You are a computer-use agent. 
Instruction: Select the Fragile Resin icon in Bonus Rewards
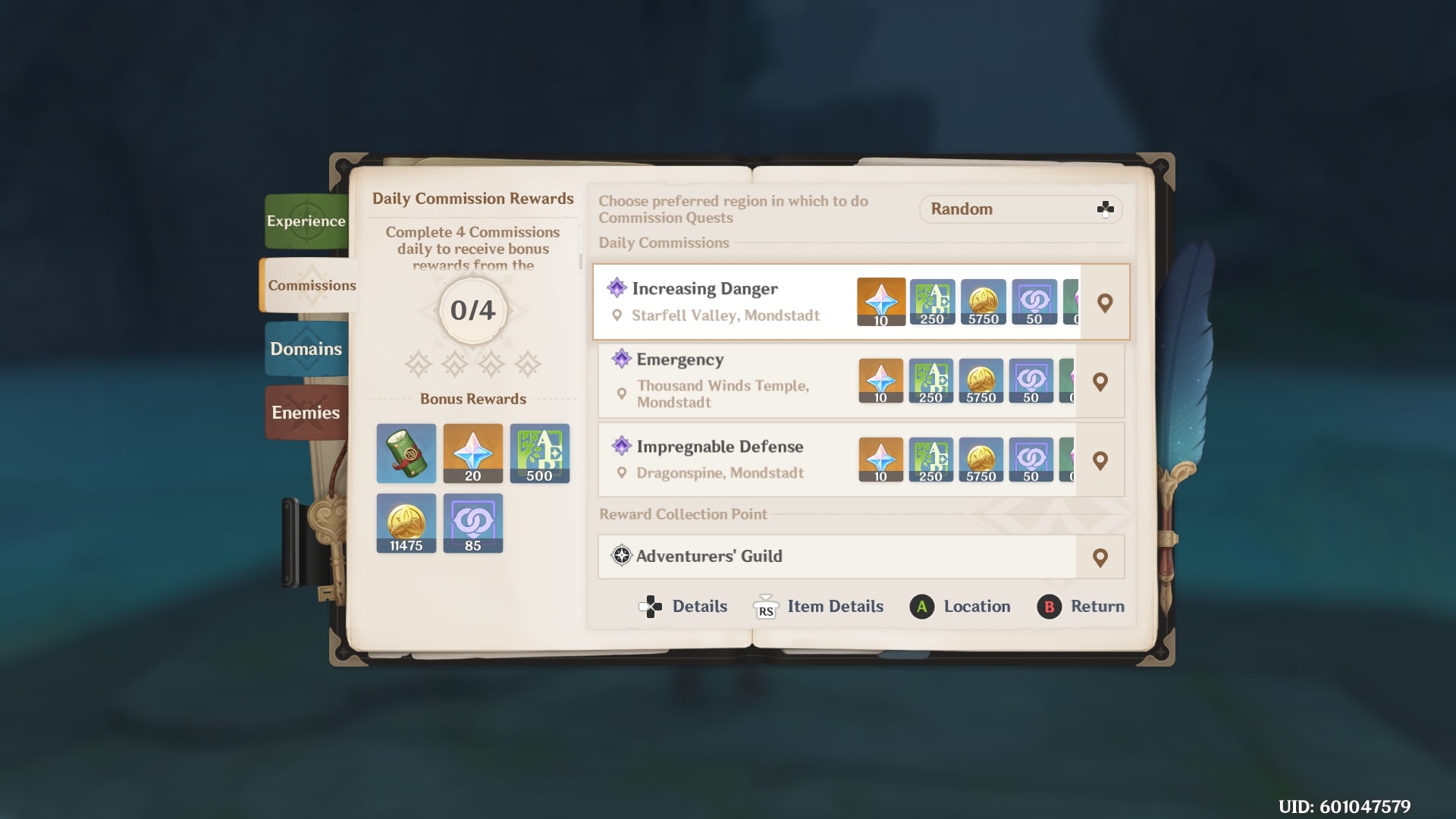[406, 453]
